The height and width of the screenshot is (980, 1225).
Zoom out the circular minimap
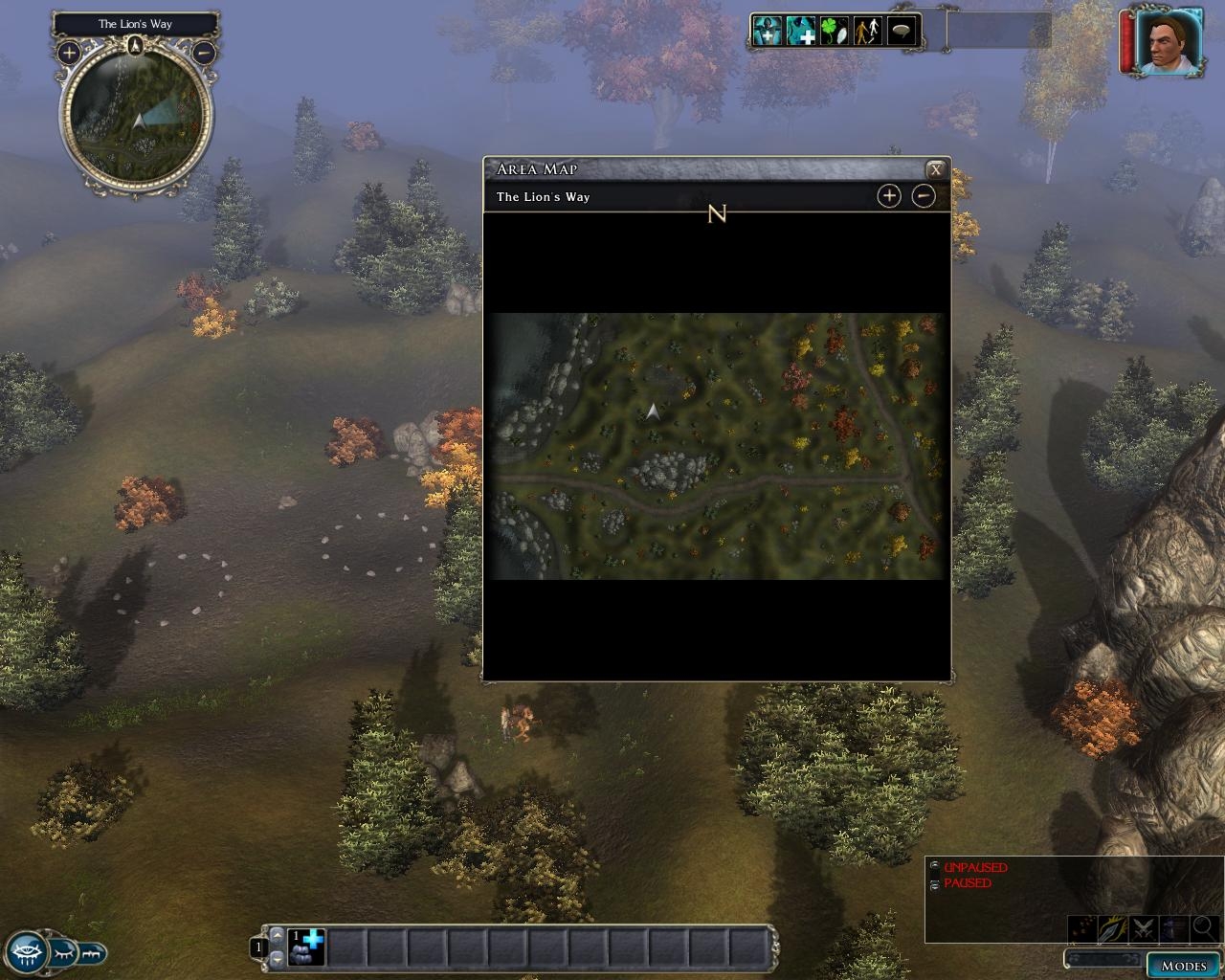[x=204, y=53]
